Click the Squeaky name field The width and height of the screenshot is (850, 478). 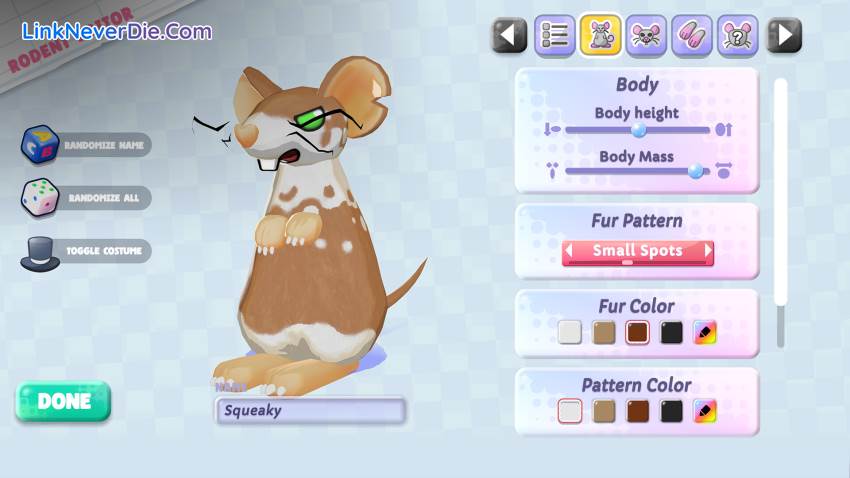[310, 410]
